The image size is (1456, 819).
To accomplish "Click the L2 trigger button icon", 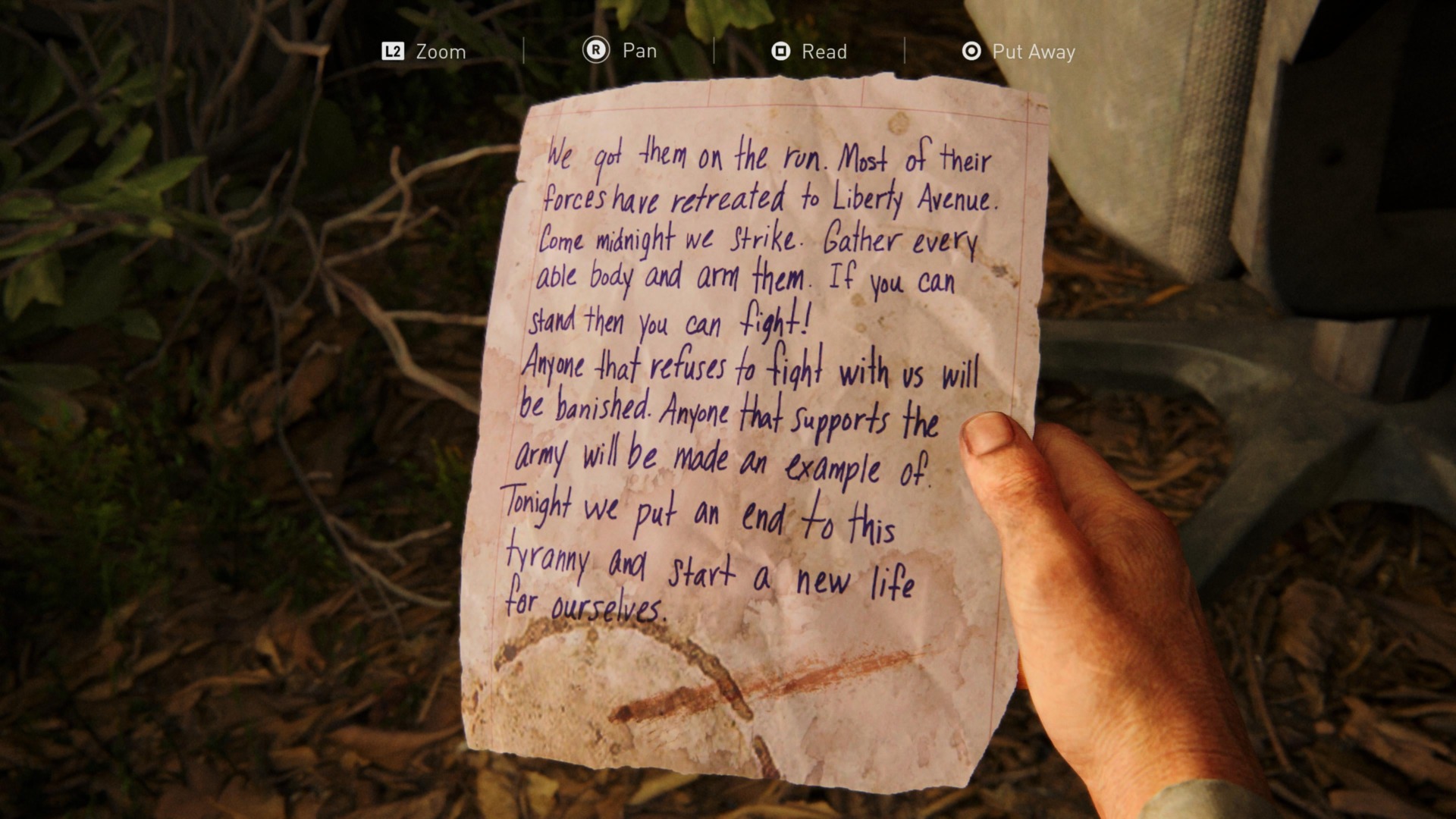I will pos(394,52).
